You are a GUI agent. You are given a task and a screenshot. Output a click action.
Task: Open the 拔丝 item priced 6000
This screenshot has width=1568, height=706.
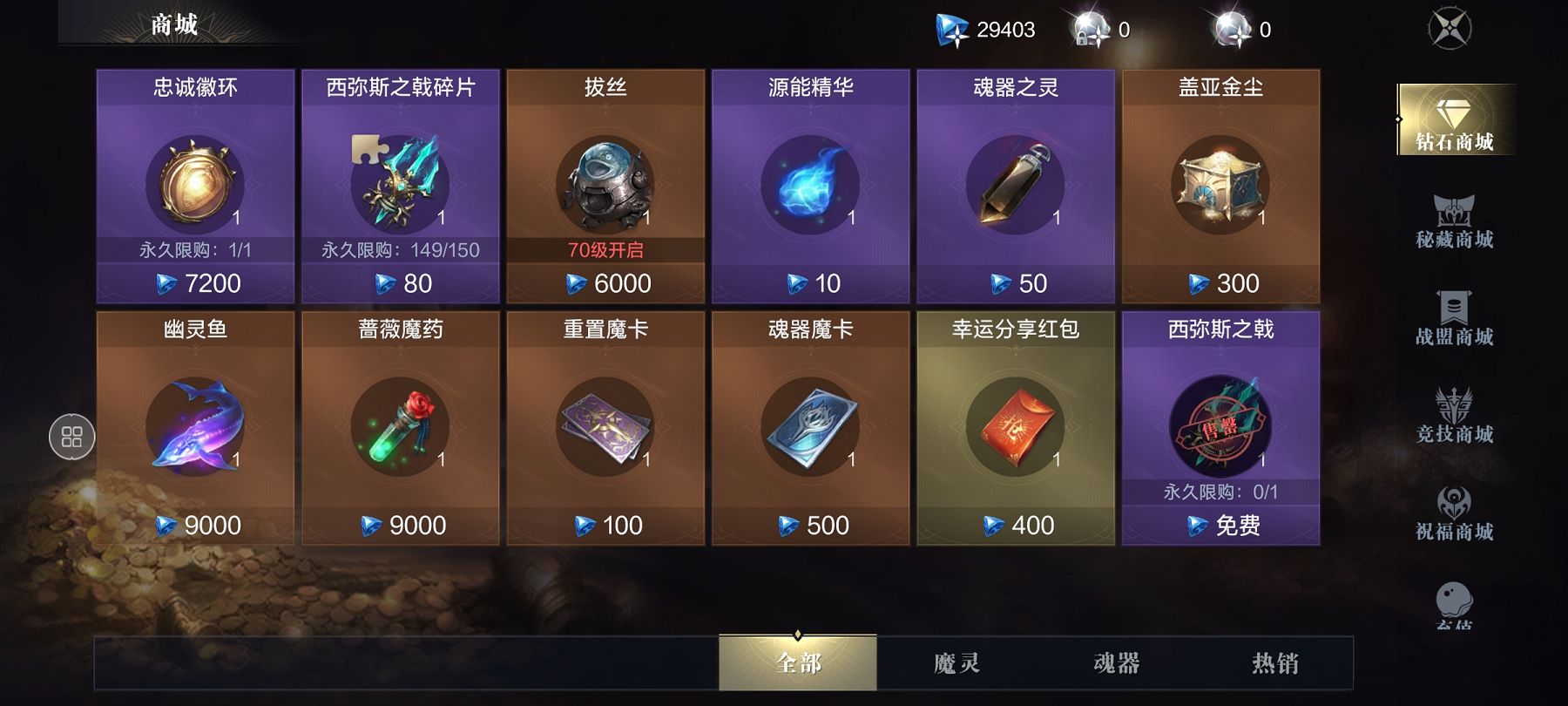coord(605,187)
